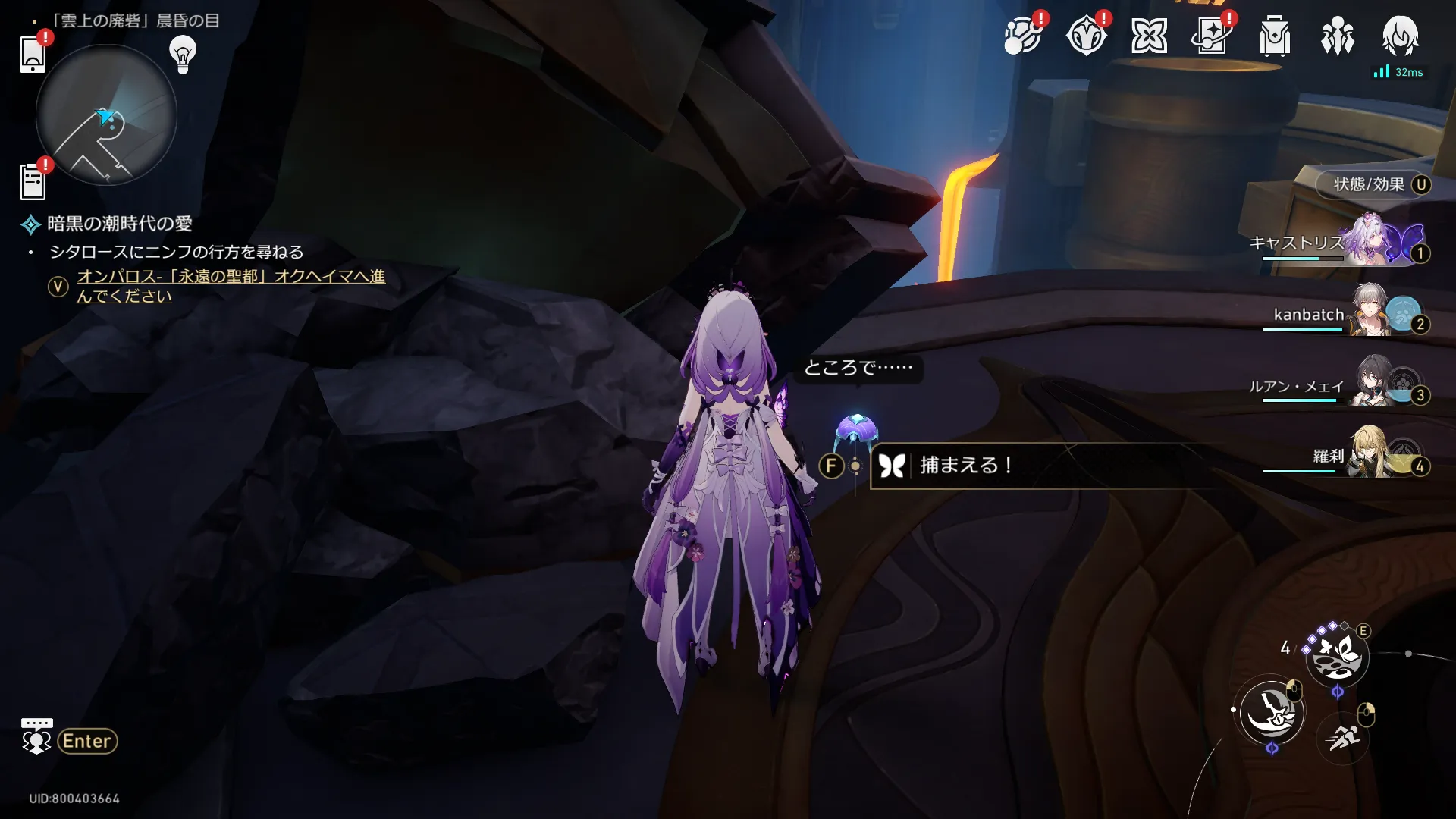
Task: Open the character roster silhouette icon
Action: tap(1337, 36)
